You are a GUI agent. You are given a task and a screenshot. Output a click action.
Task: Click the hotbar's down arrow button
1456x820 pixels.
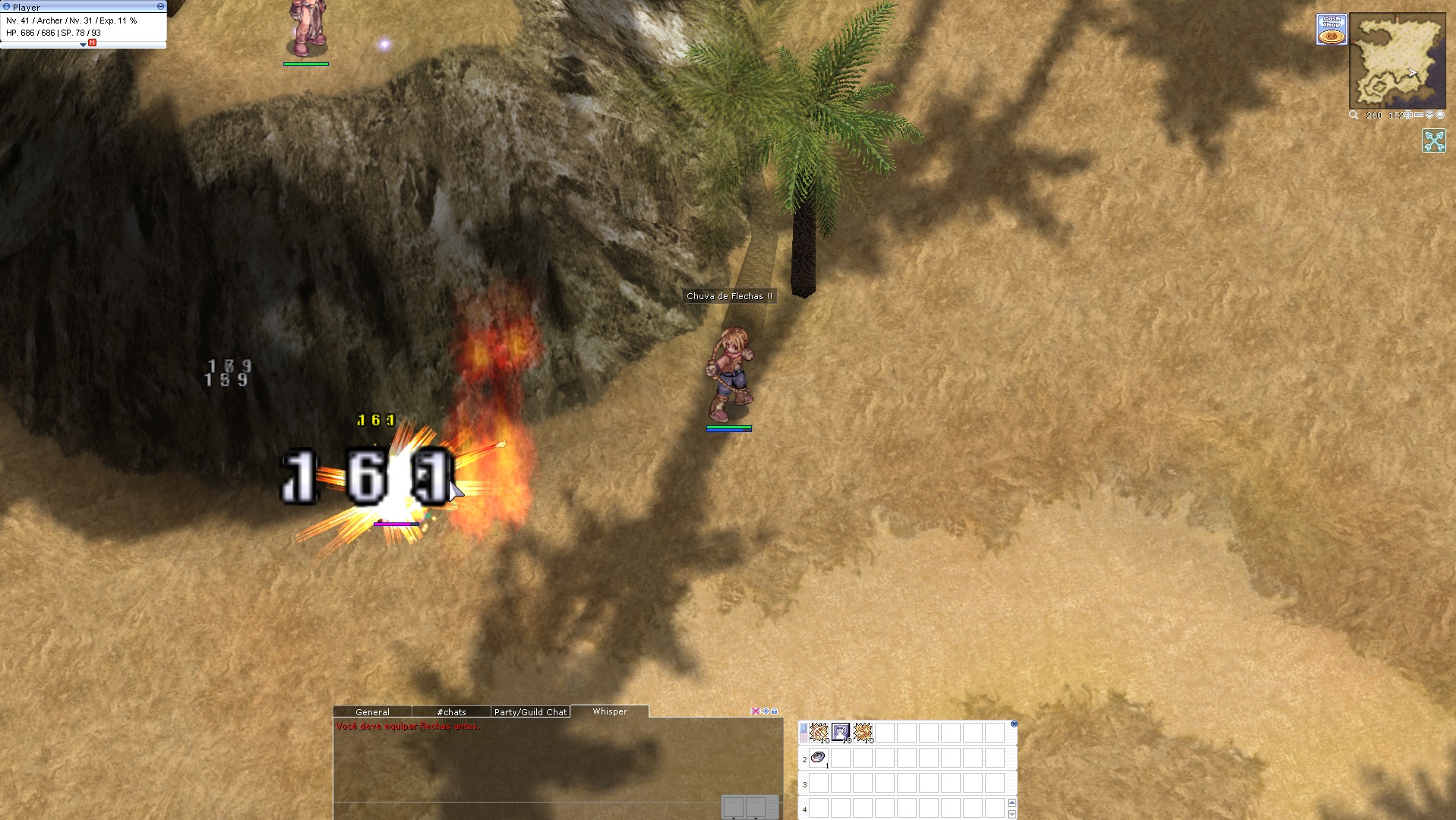pos(1012,814)
